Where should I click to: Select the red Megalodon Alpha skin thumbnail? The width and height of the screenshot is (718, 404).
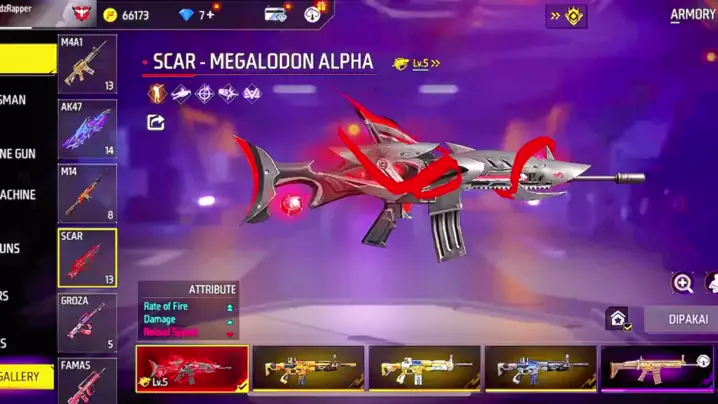click(x=192, y=368)
